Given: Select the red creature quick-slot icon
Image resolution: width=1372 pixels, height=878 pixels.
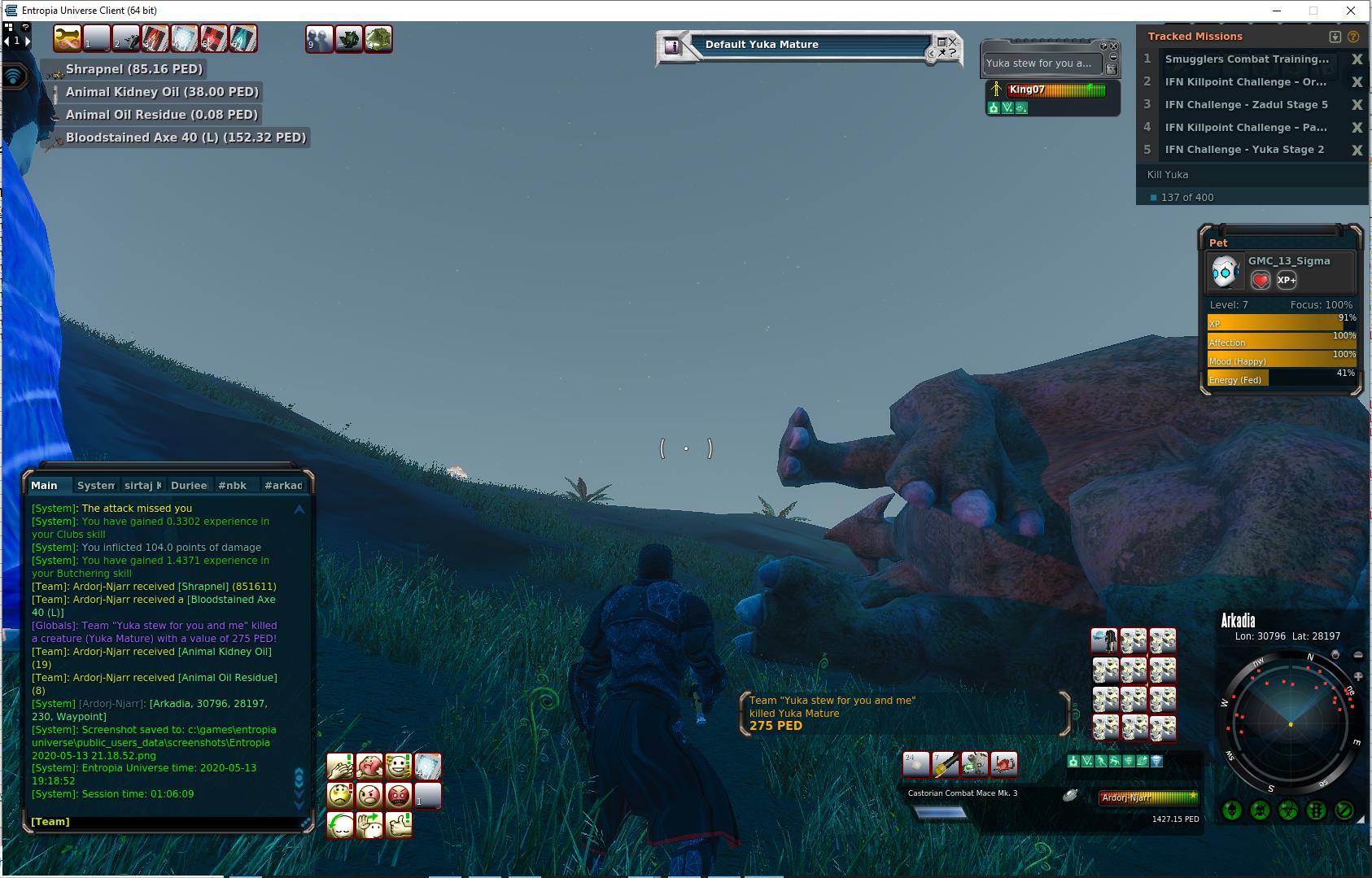Looking at the screenshot, I should click(x=1004, y=764).
